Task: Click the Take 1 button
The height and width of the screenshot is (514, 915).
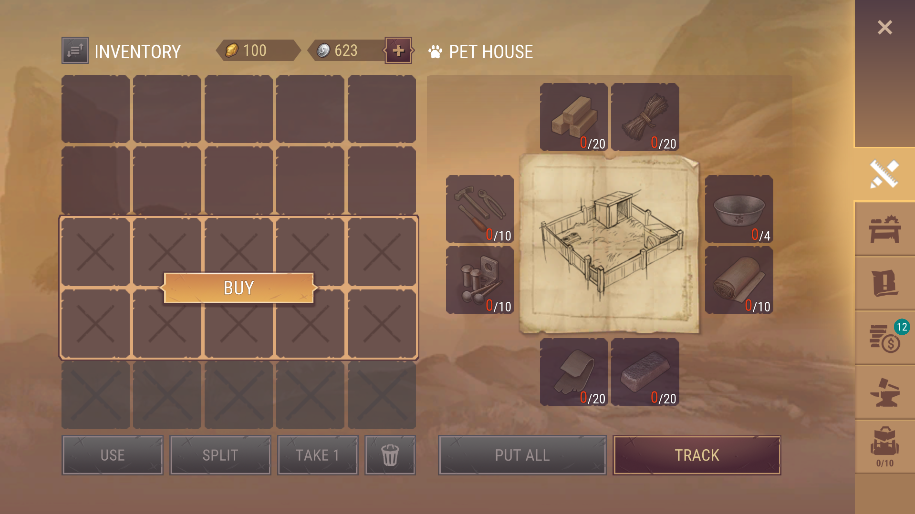Action: click(x=317, y=455)
